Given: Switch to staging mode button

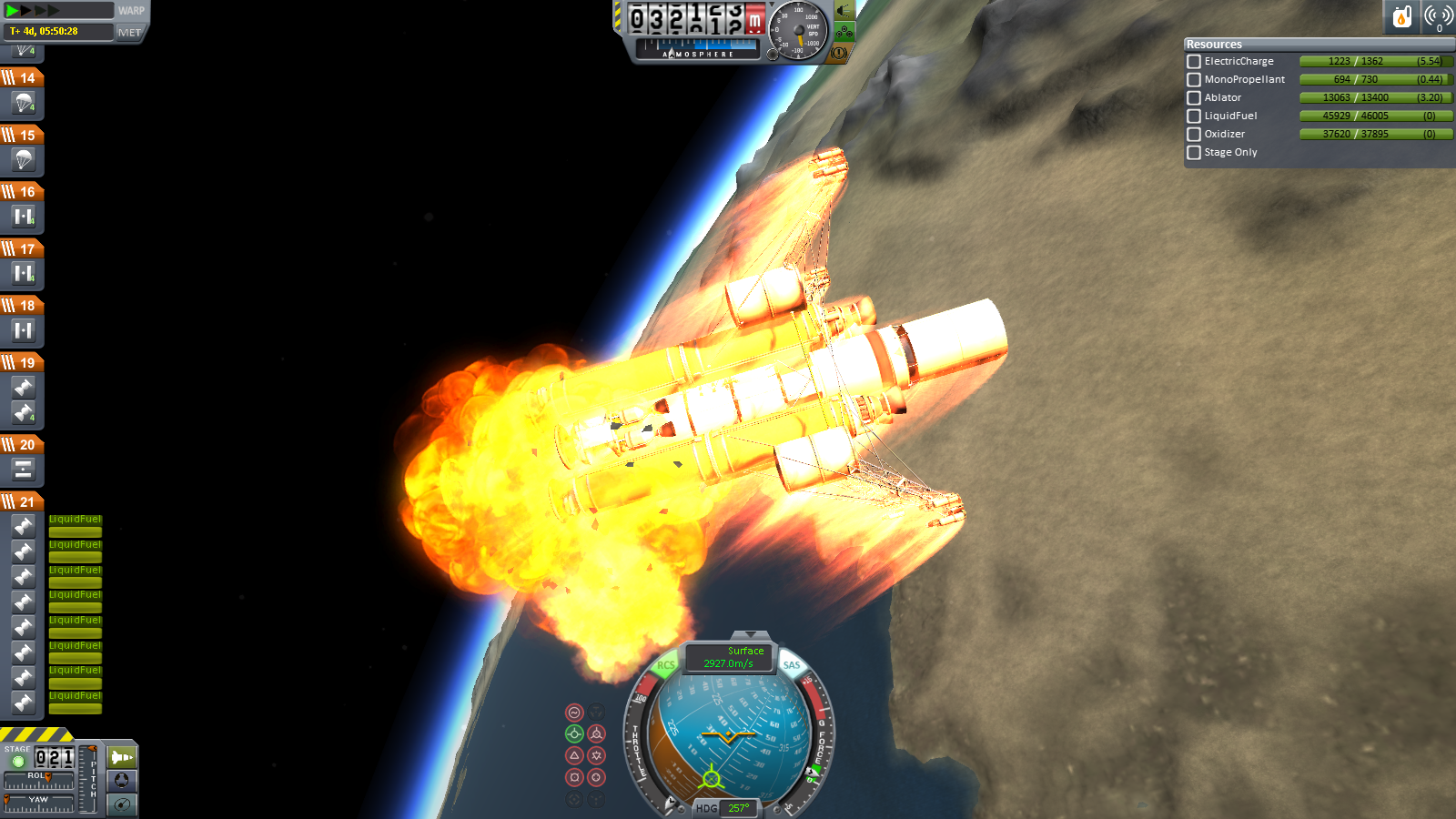Looking at the screenshot, I should click(121, 757).
